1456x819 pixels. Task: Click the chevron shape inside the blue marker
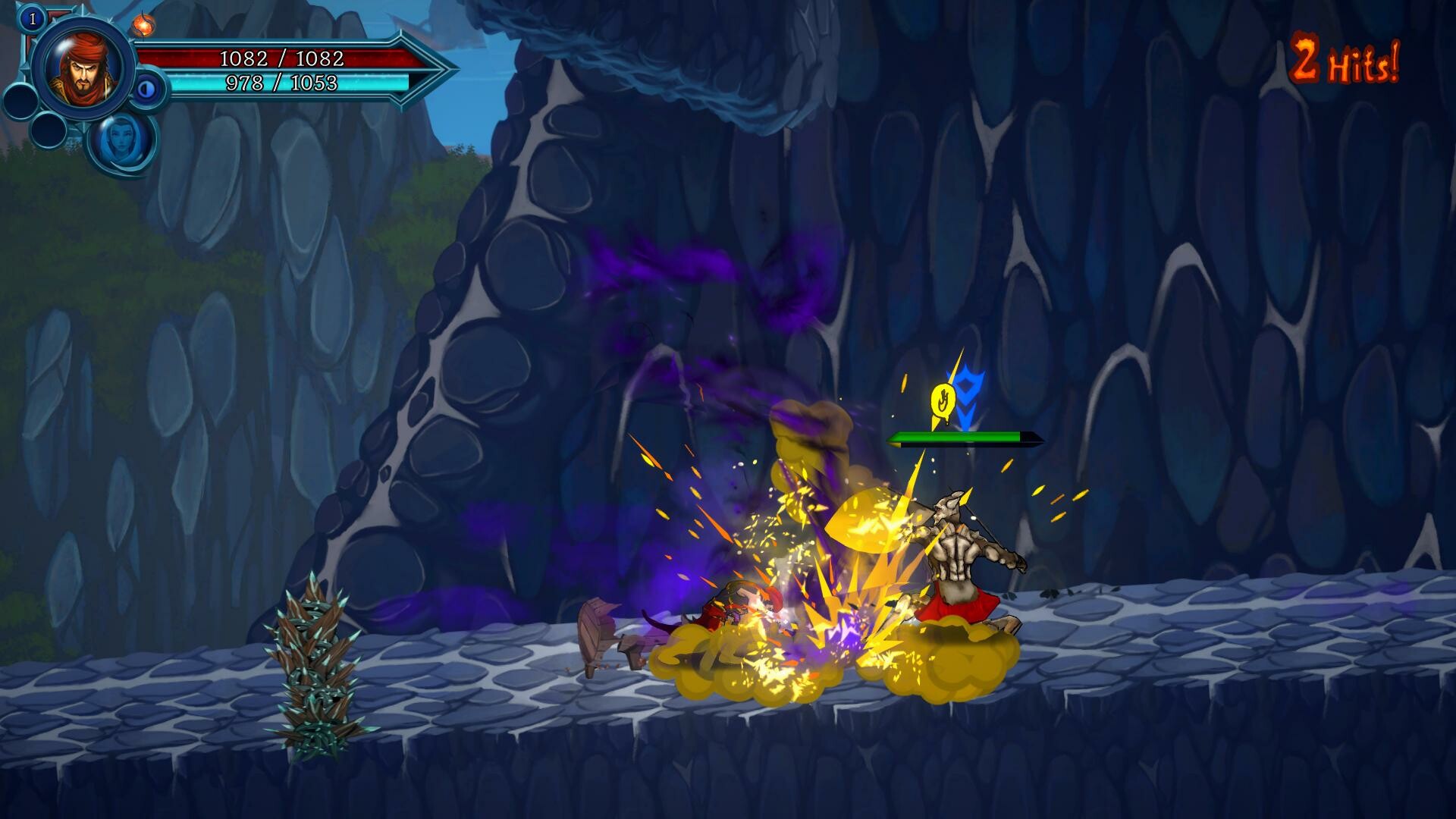968,409
